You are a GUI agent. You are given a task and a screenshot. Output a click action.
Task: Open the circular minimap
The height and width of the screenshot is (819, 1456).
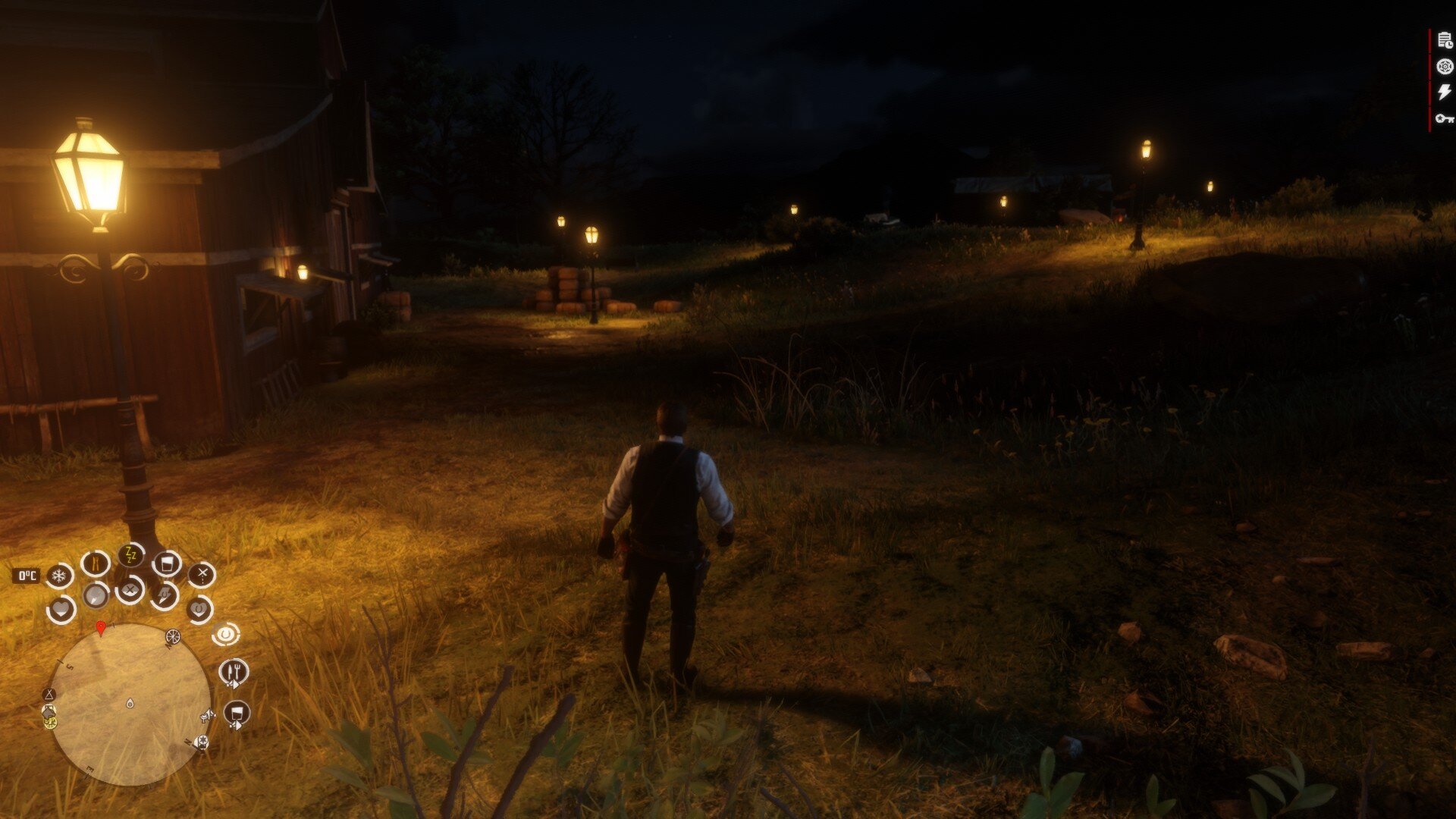pos(129,704)
